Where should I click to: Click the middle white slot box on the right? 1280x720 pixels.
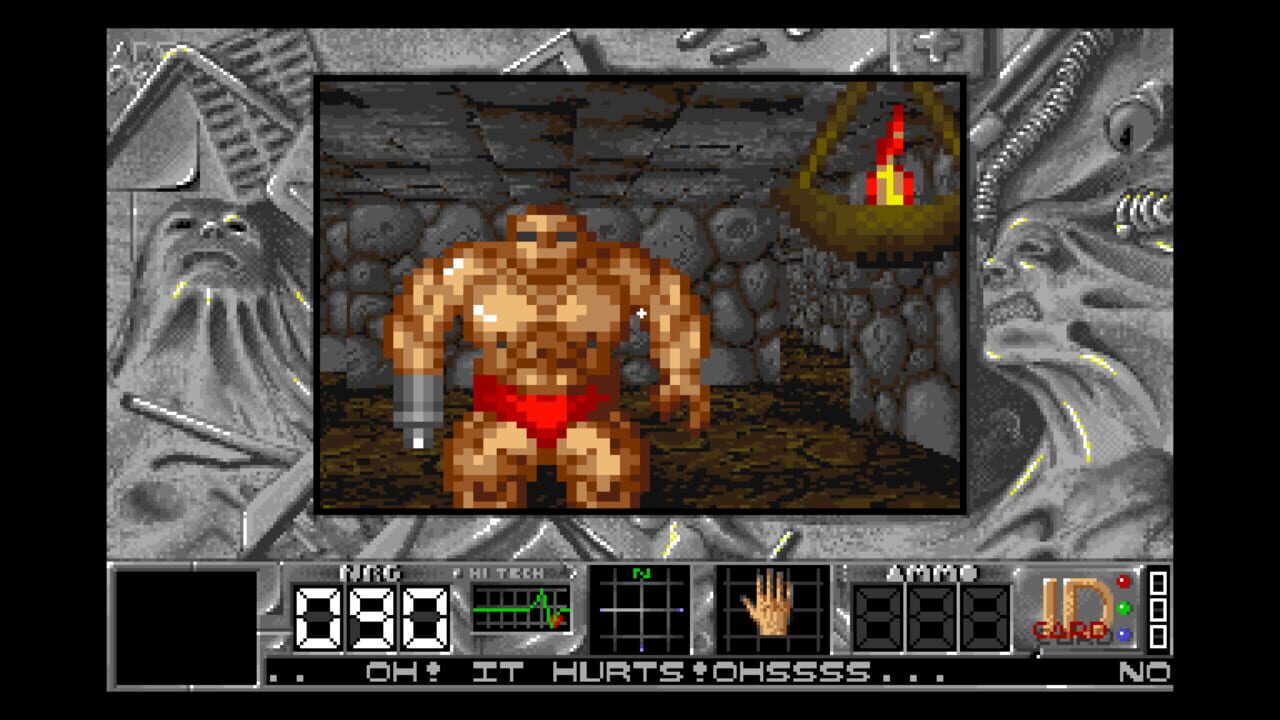1158,611
